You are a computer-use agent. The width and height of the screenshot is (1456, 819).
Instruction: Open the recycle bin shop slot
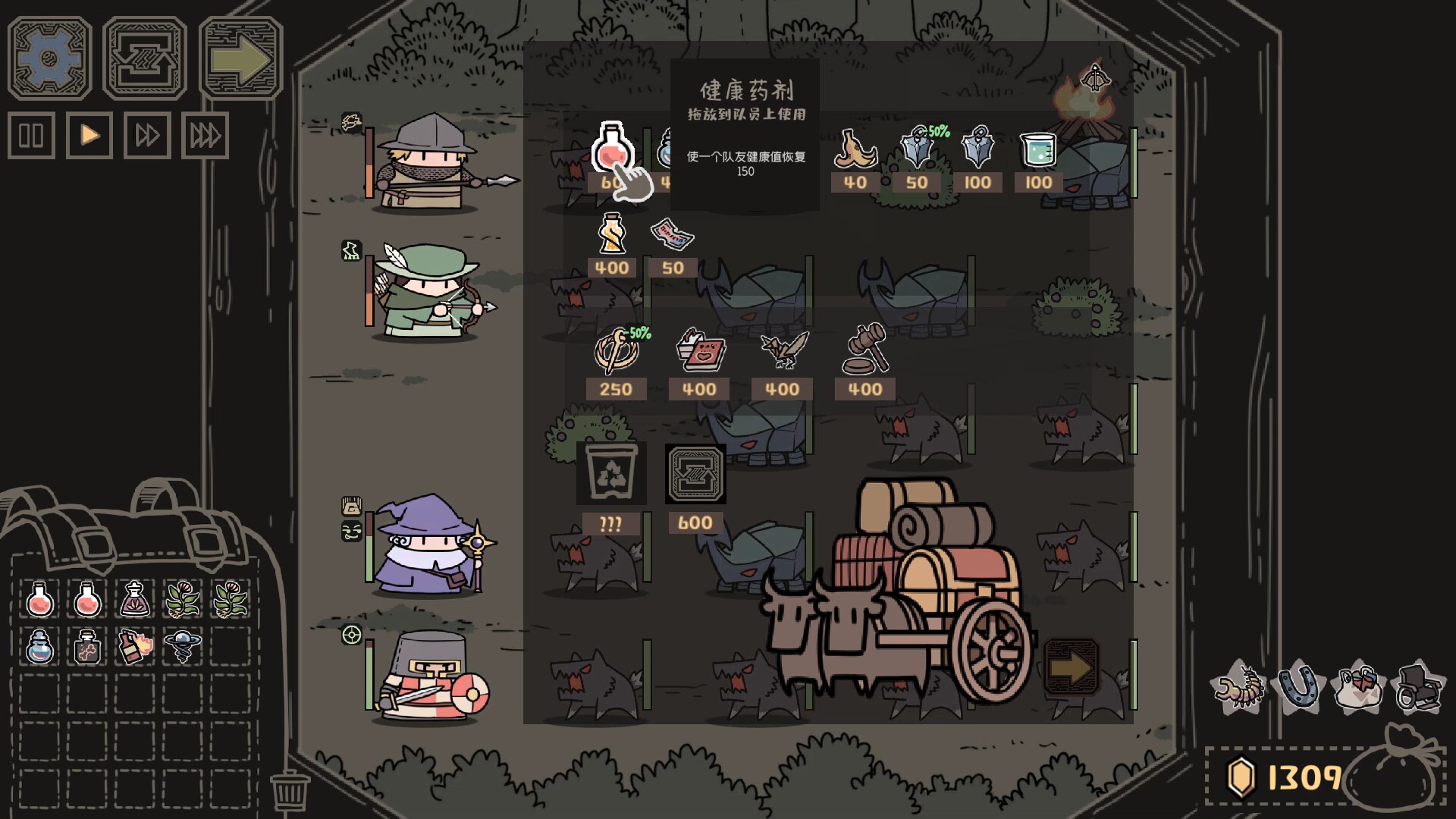(610, 474)
